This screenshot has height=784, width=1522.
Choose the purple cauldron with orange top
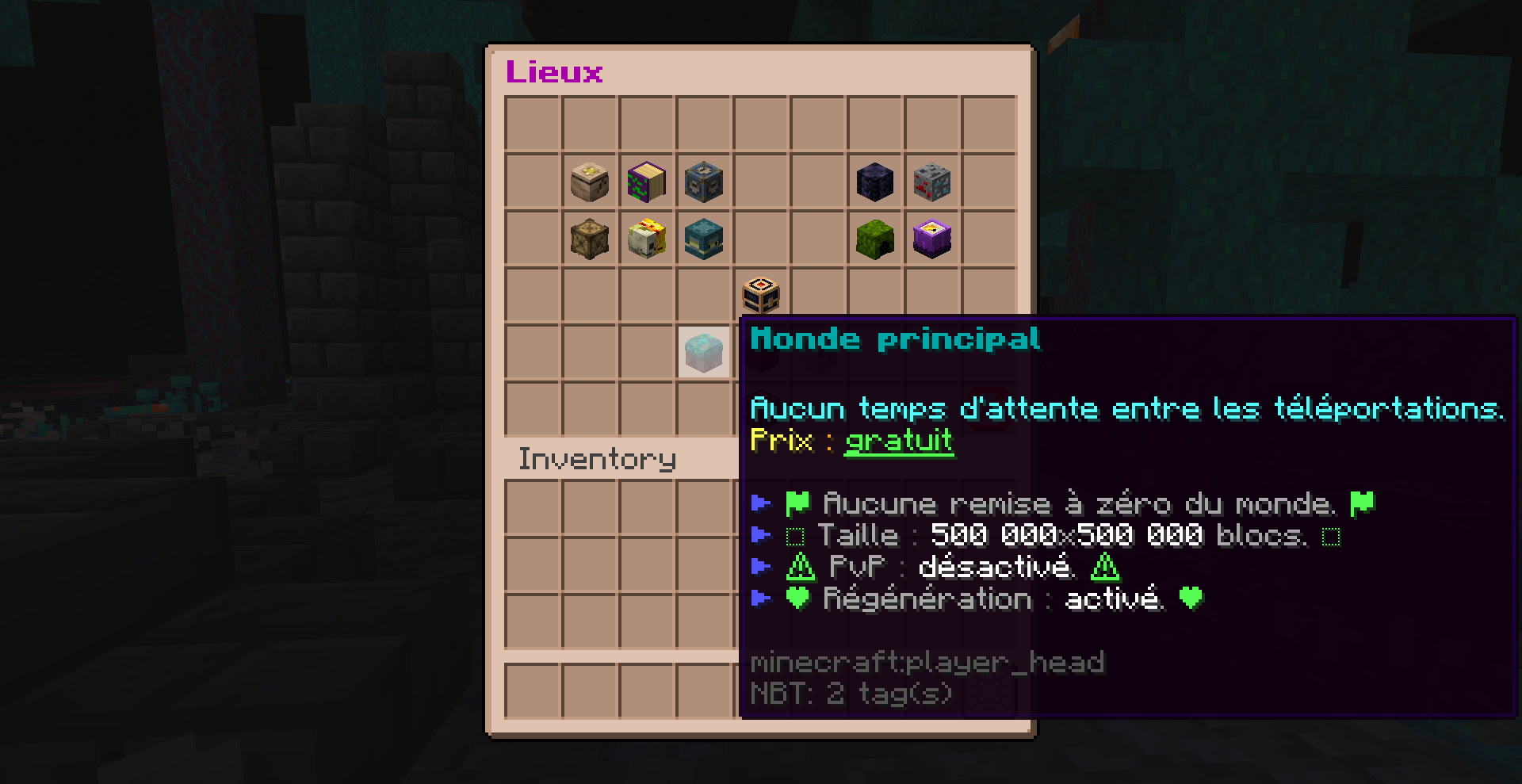coord(931,239)
